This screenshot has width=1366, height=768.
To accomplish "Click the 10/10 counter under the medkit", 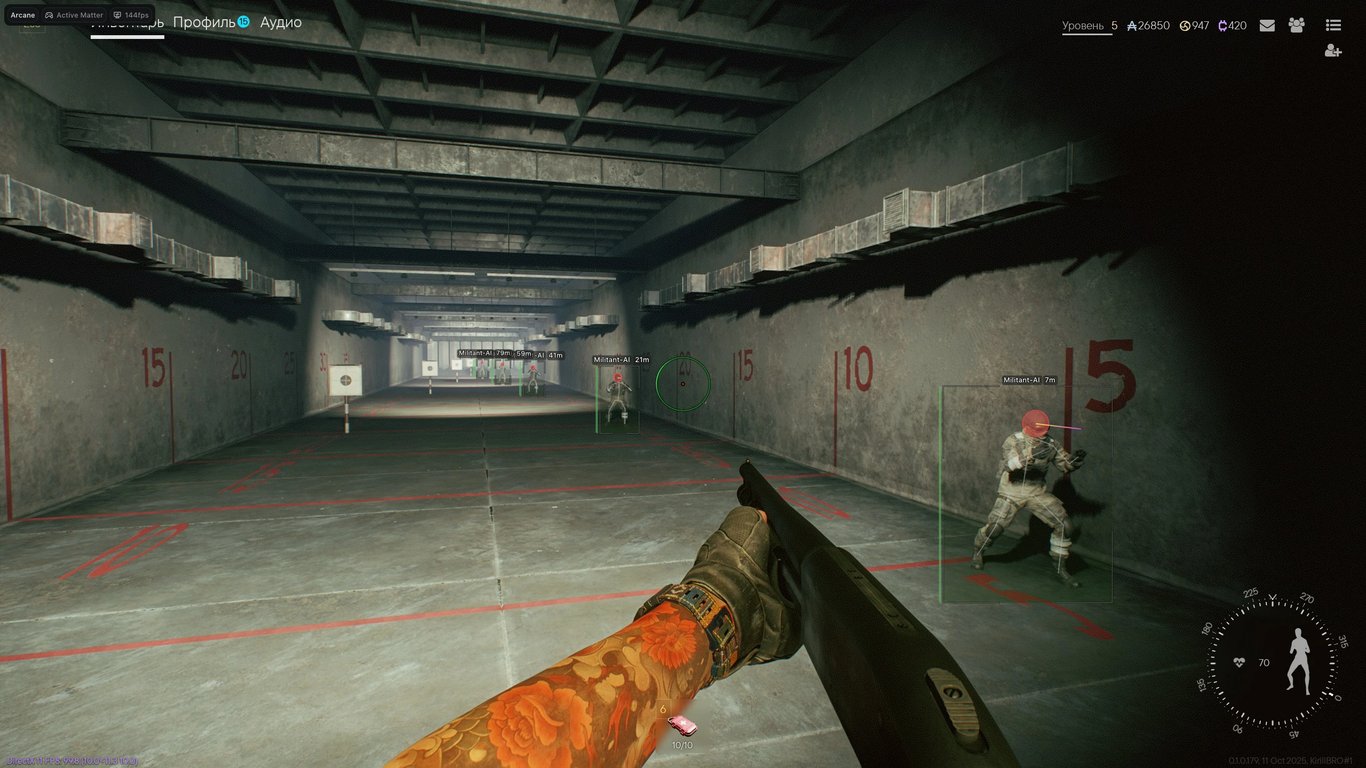I will click(x=683, y=745).
